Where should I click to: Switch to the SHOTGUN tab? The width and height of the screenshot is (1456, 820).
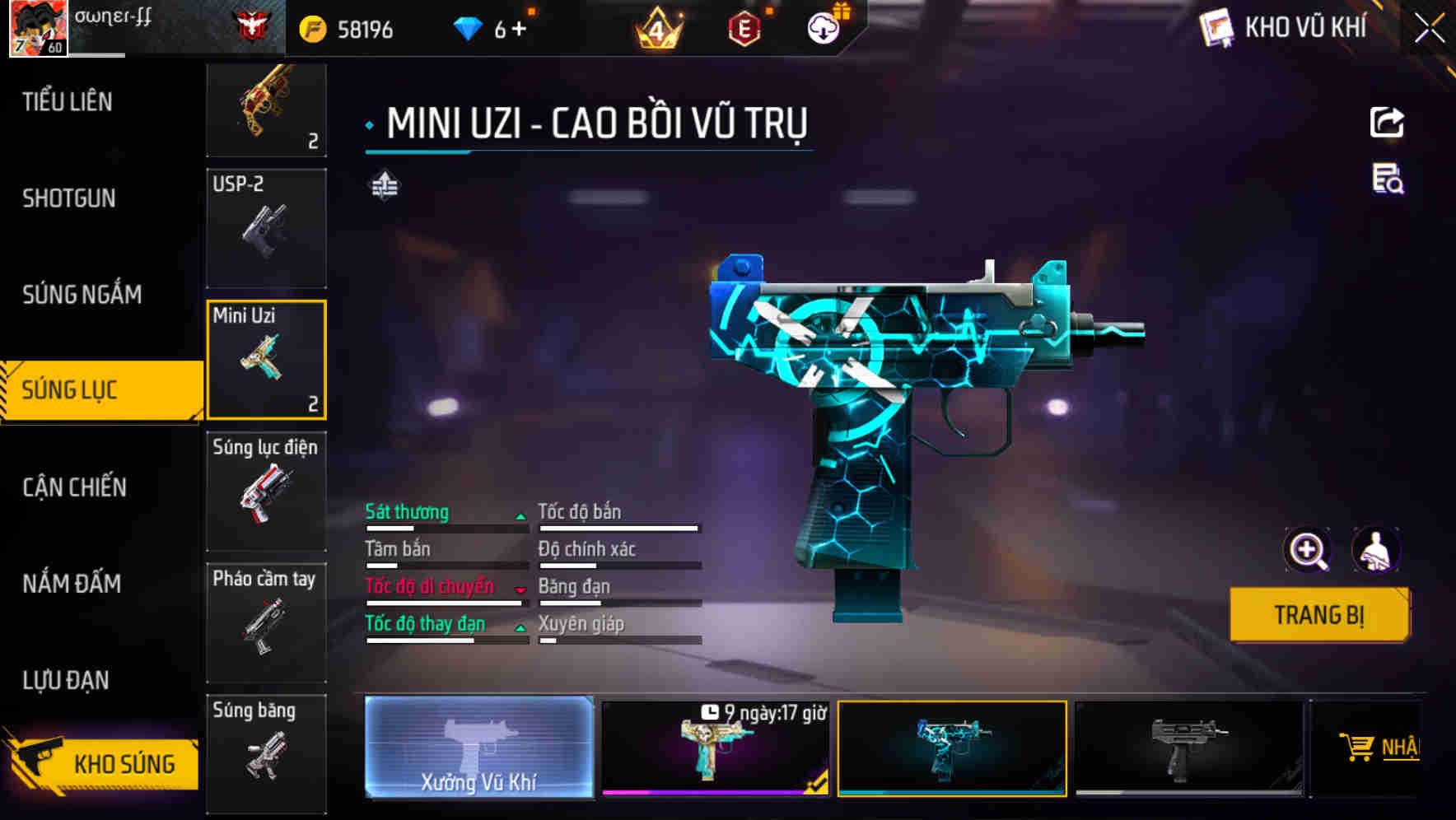pyautogui.click(x=69, y=198)
